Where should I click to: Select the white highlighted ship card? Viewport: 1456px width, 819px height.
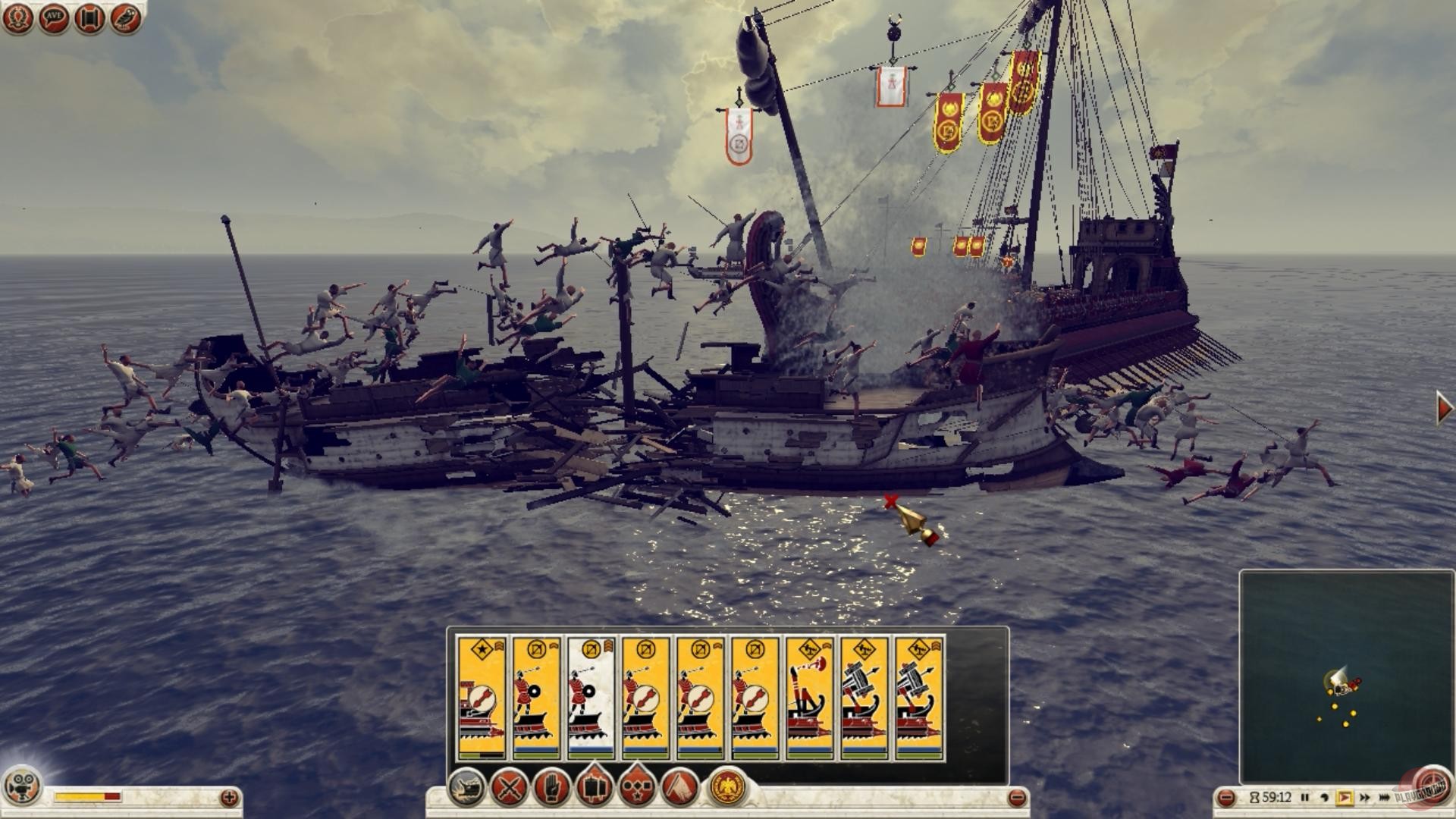coord(591,698)
